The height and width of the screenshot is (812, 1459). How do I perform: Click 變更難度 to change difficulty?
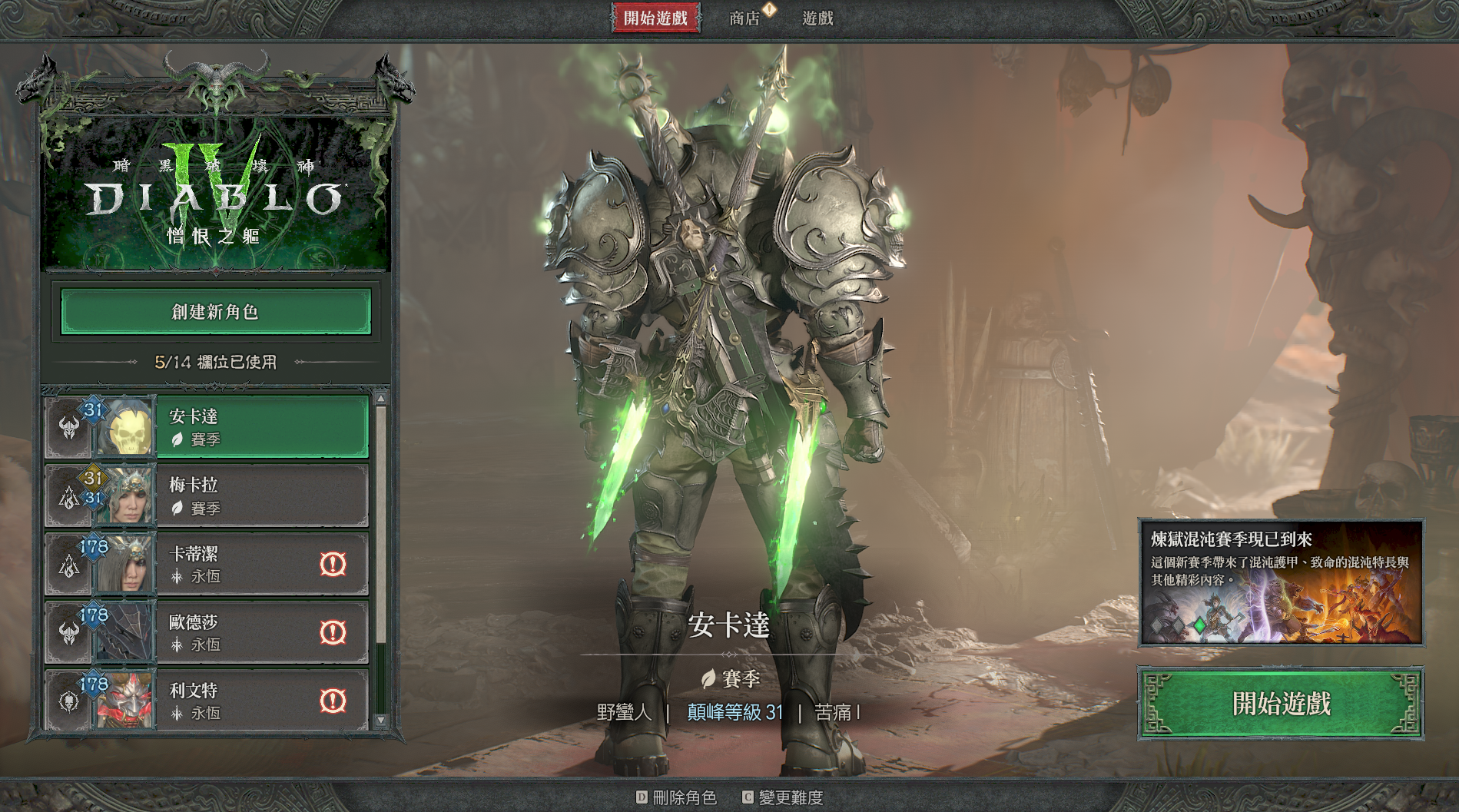pyautogui.click(x=783, y=797)
